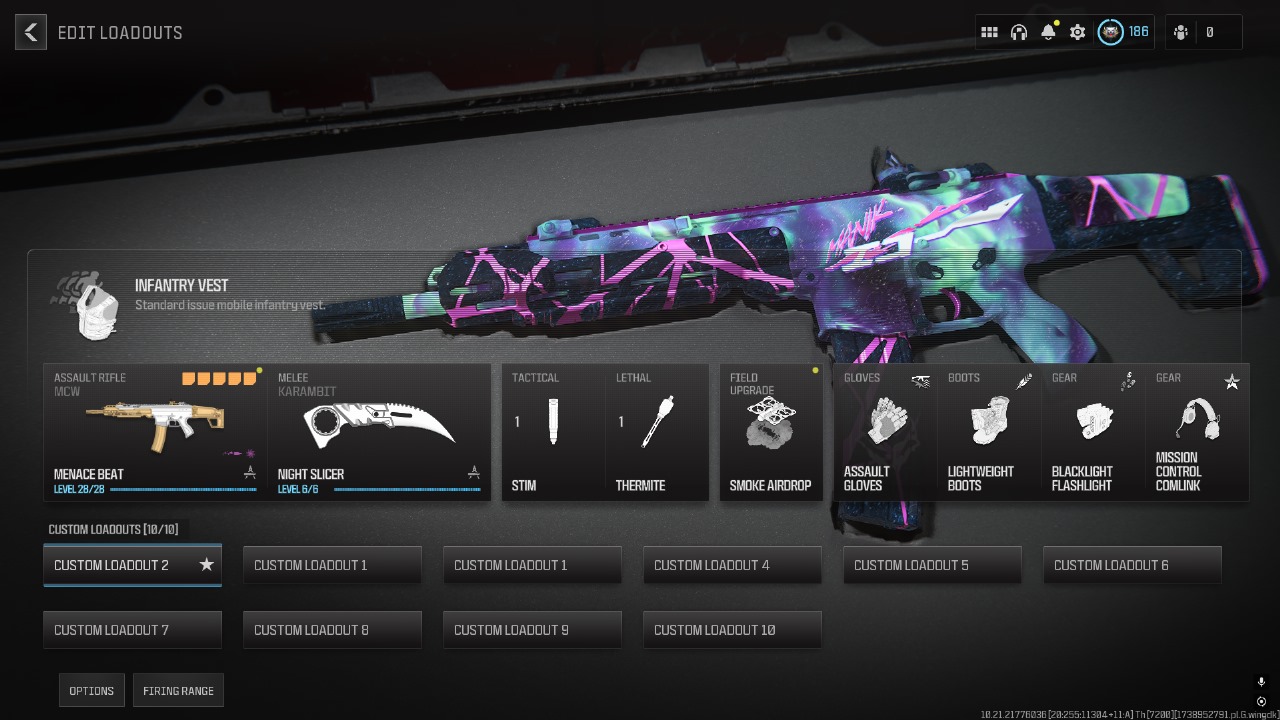Open settings with the gear icon

(x=1077, y=32)
